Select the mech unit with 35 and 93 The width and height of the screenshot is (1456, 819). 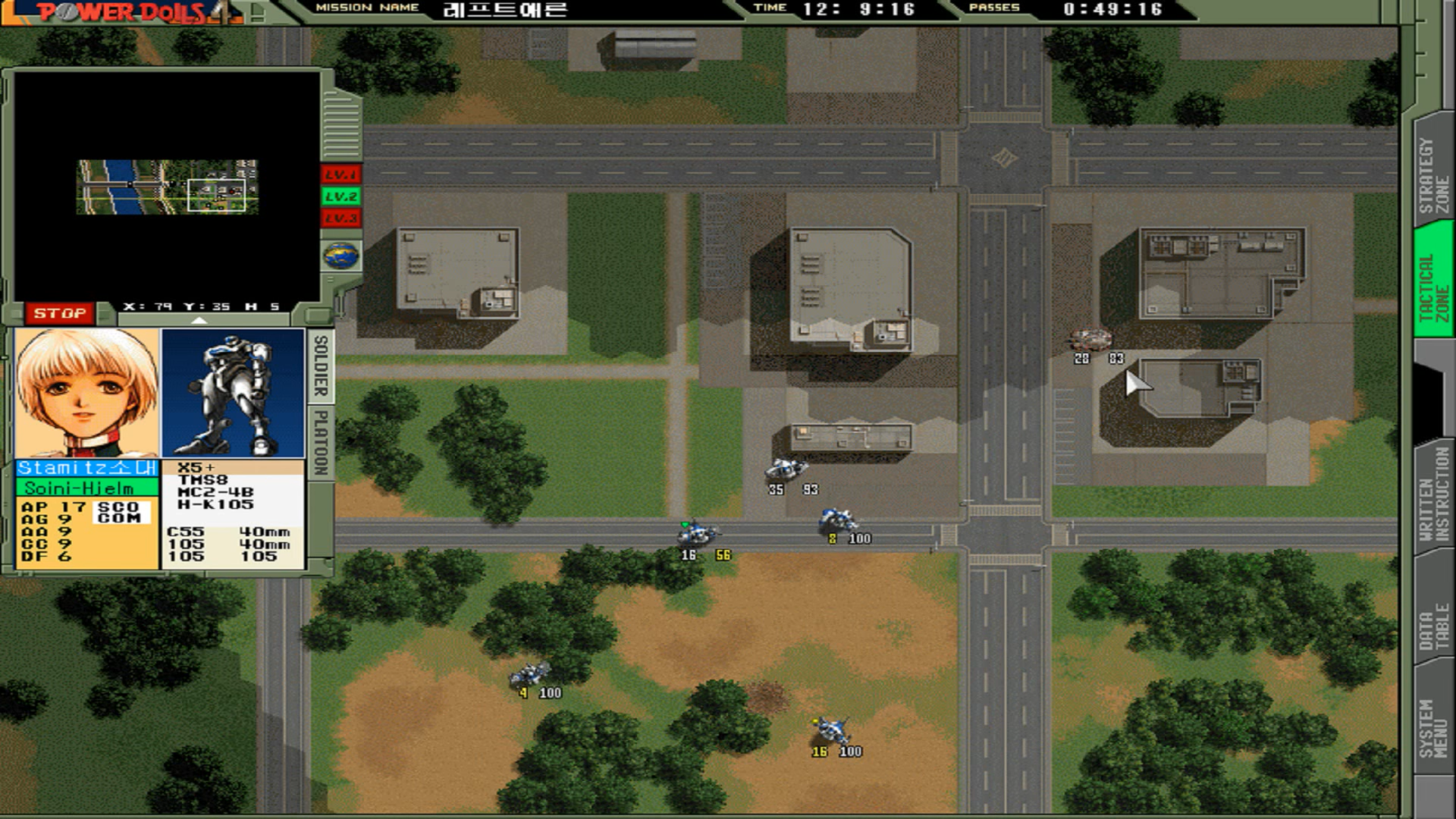[x=786, y=469]
